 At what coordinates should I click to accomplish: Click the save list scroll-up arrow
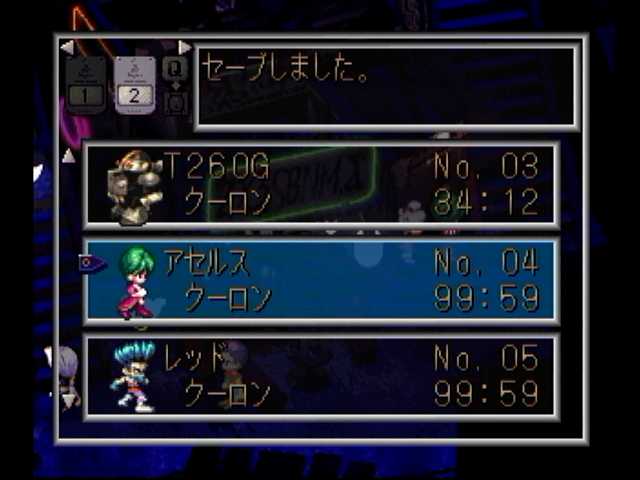coord(68,156)
